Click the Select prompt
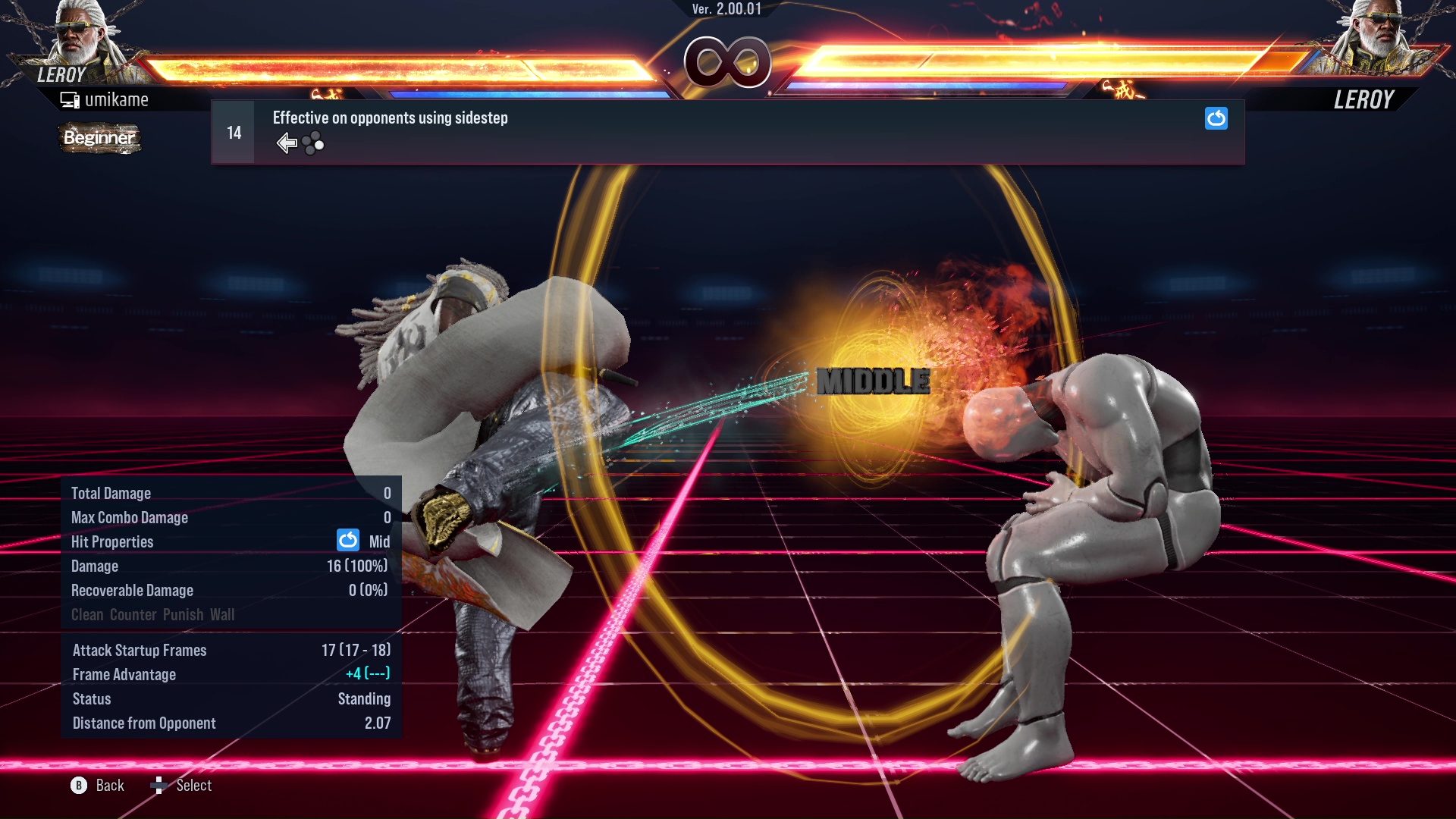This screenshot has width=1456, height=819. pos(194,785)
